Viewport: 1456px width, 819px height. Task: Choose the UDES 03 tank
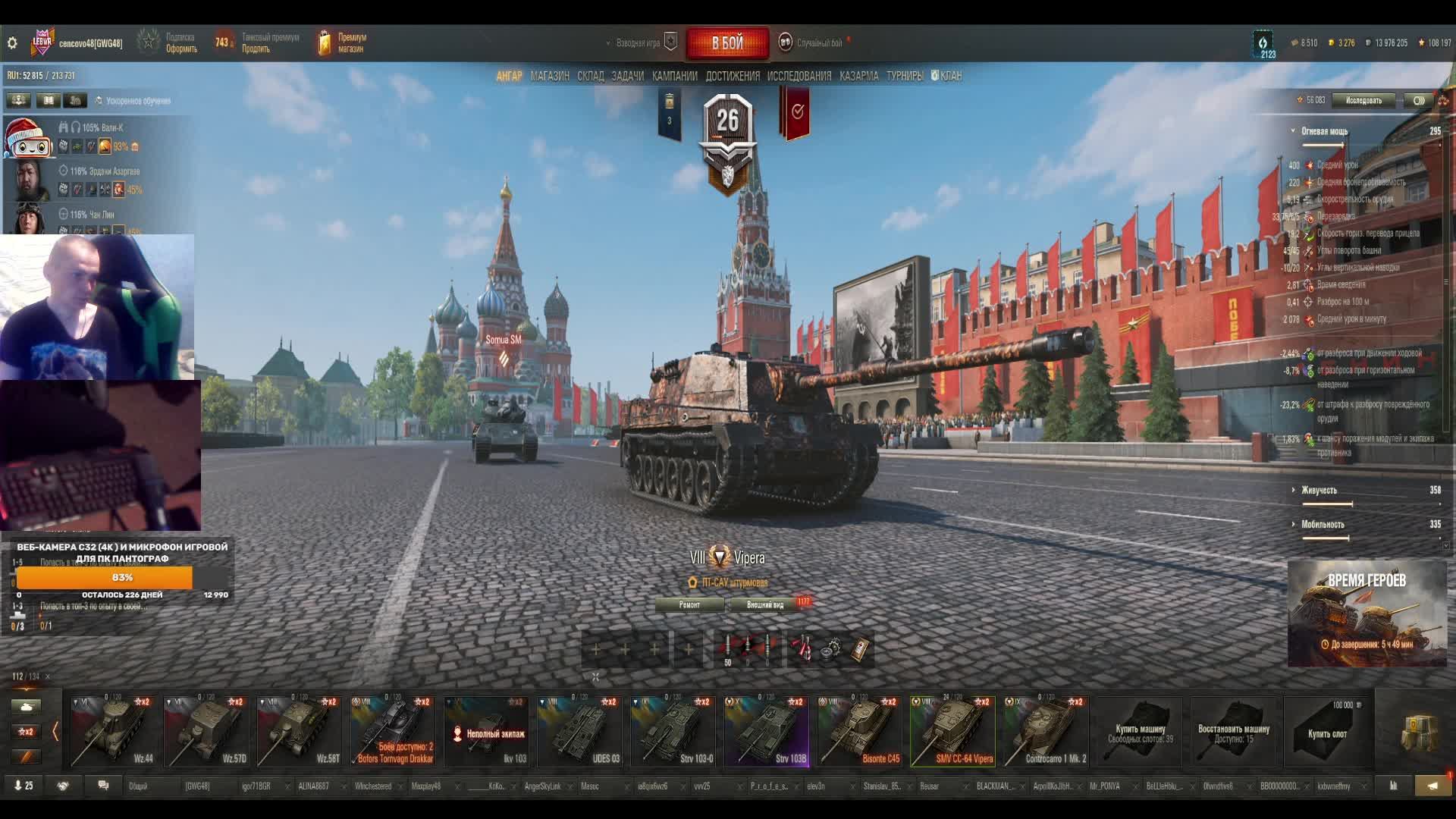click(579, 732)
